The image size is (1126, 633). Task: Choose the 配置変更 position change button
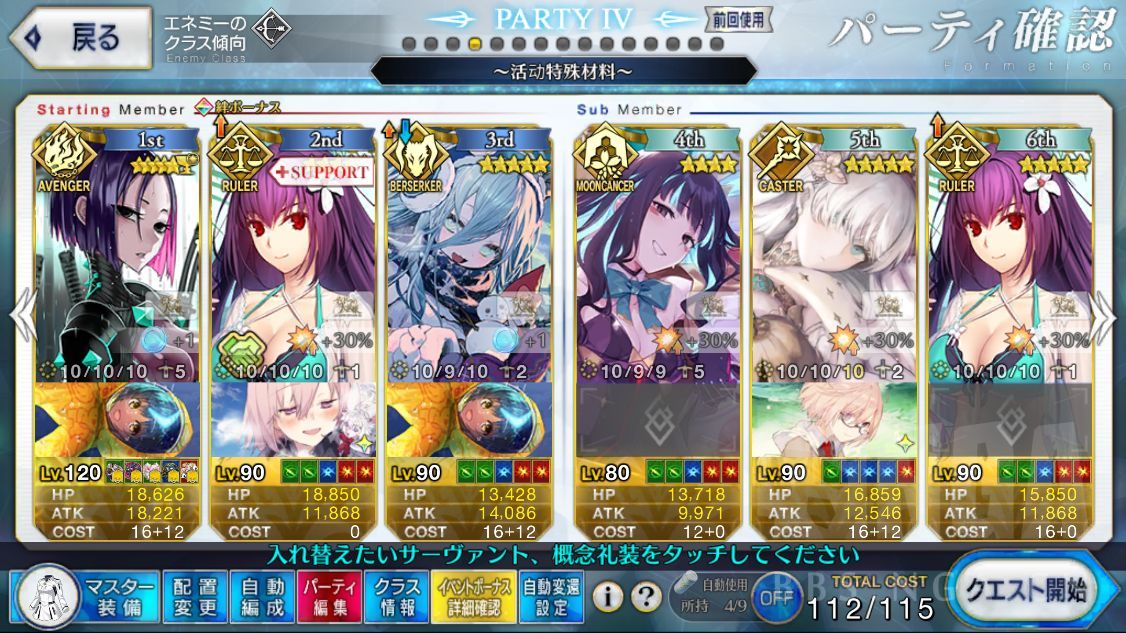click(x=193, y=595)
